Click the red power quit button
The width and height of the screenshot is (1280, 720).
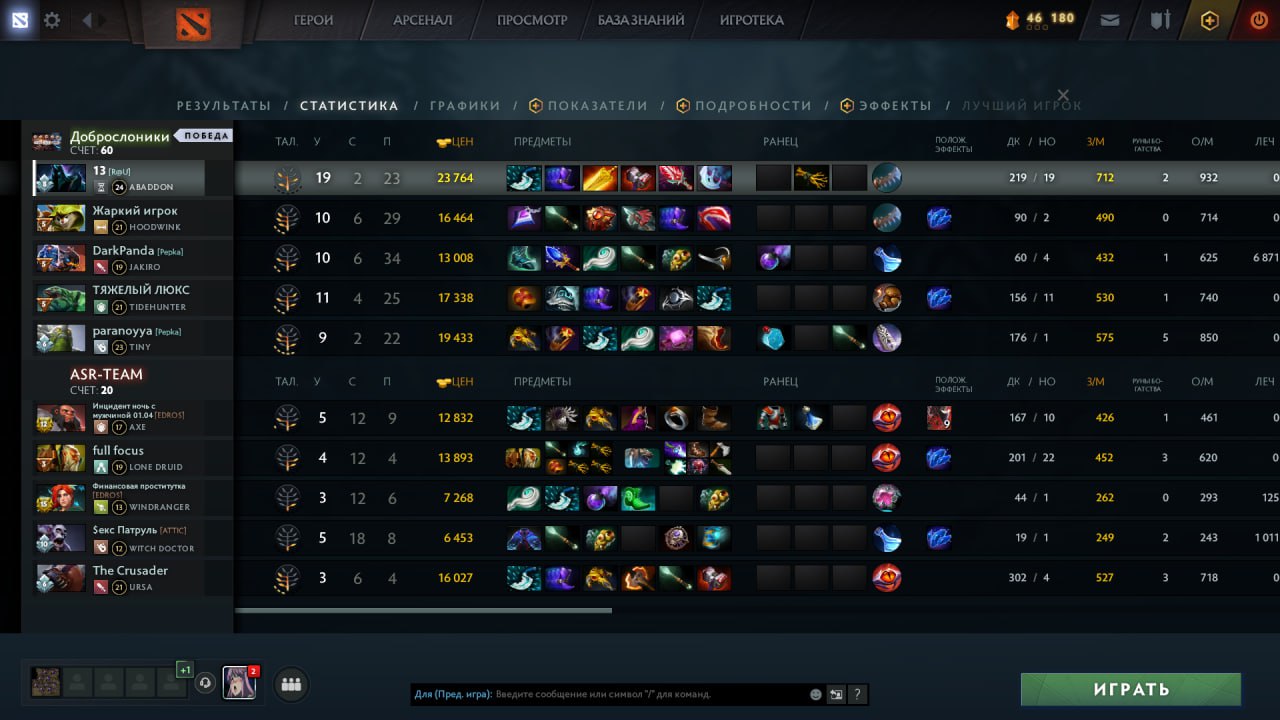(1259, 20)
